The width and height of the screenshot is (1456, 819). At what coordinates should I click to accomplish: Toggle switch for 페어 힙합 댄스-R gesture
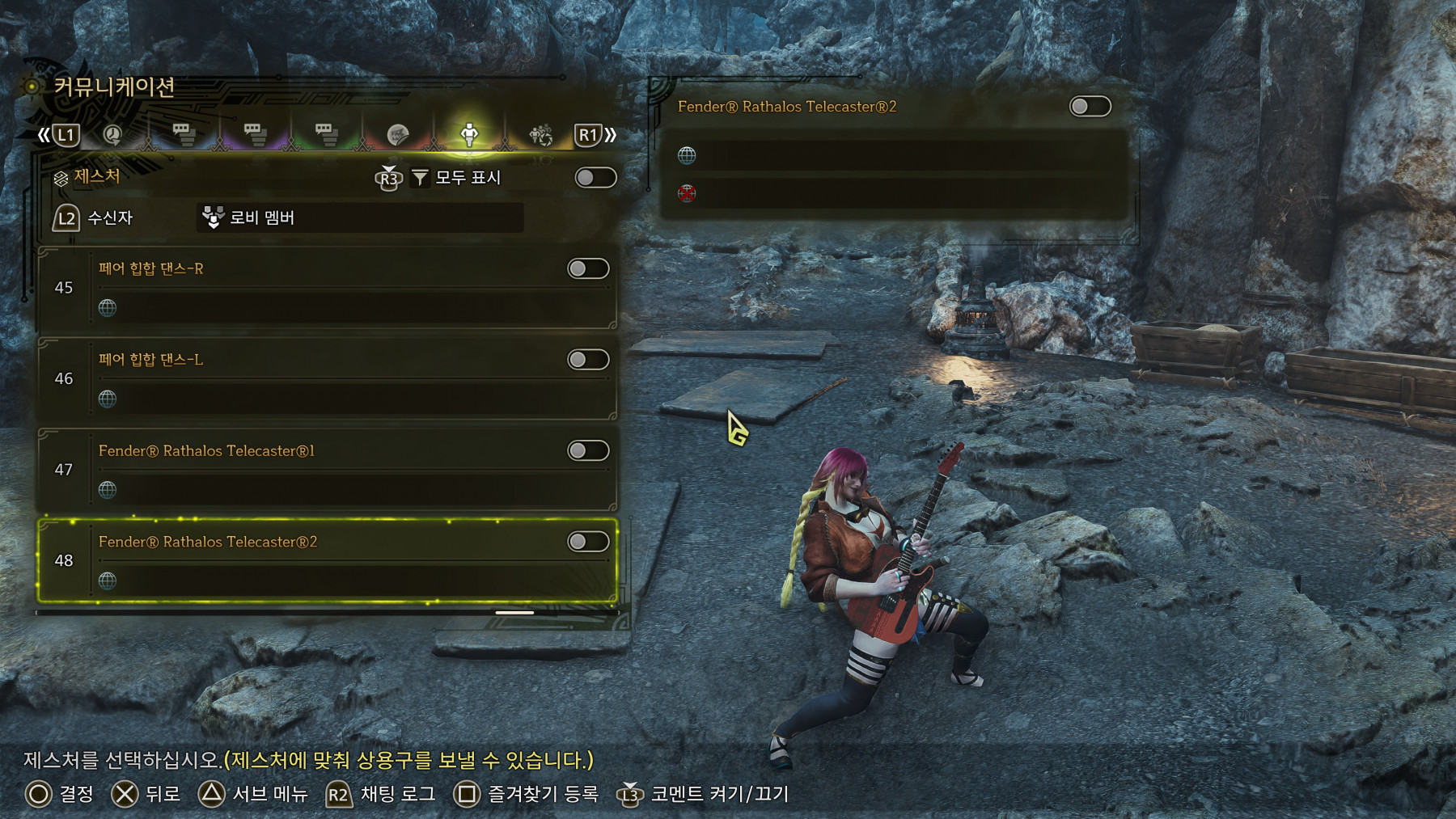click(588, 268)
